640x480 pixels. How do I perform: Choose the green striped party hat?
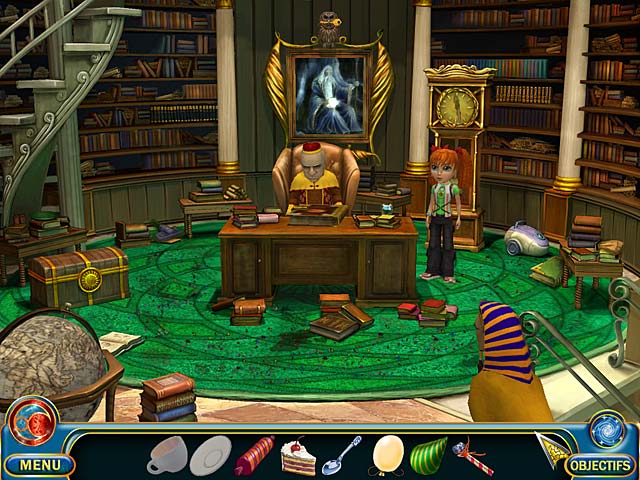[429, 454]
